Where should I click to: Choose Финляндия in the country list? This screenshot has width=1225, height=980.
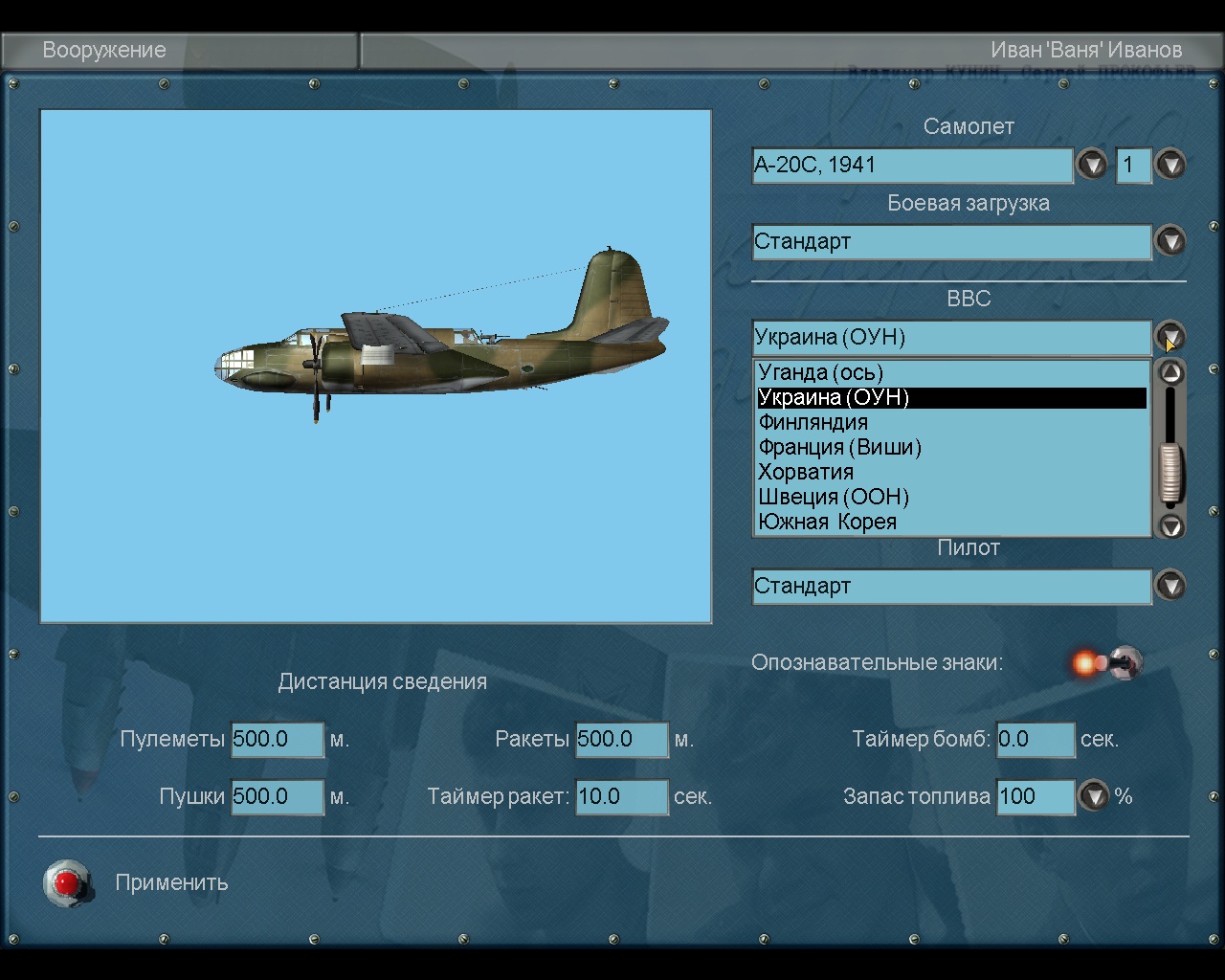point(813,422)
